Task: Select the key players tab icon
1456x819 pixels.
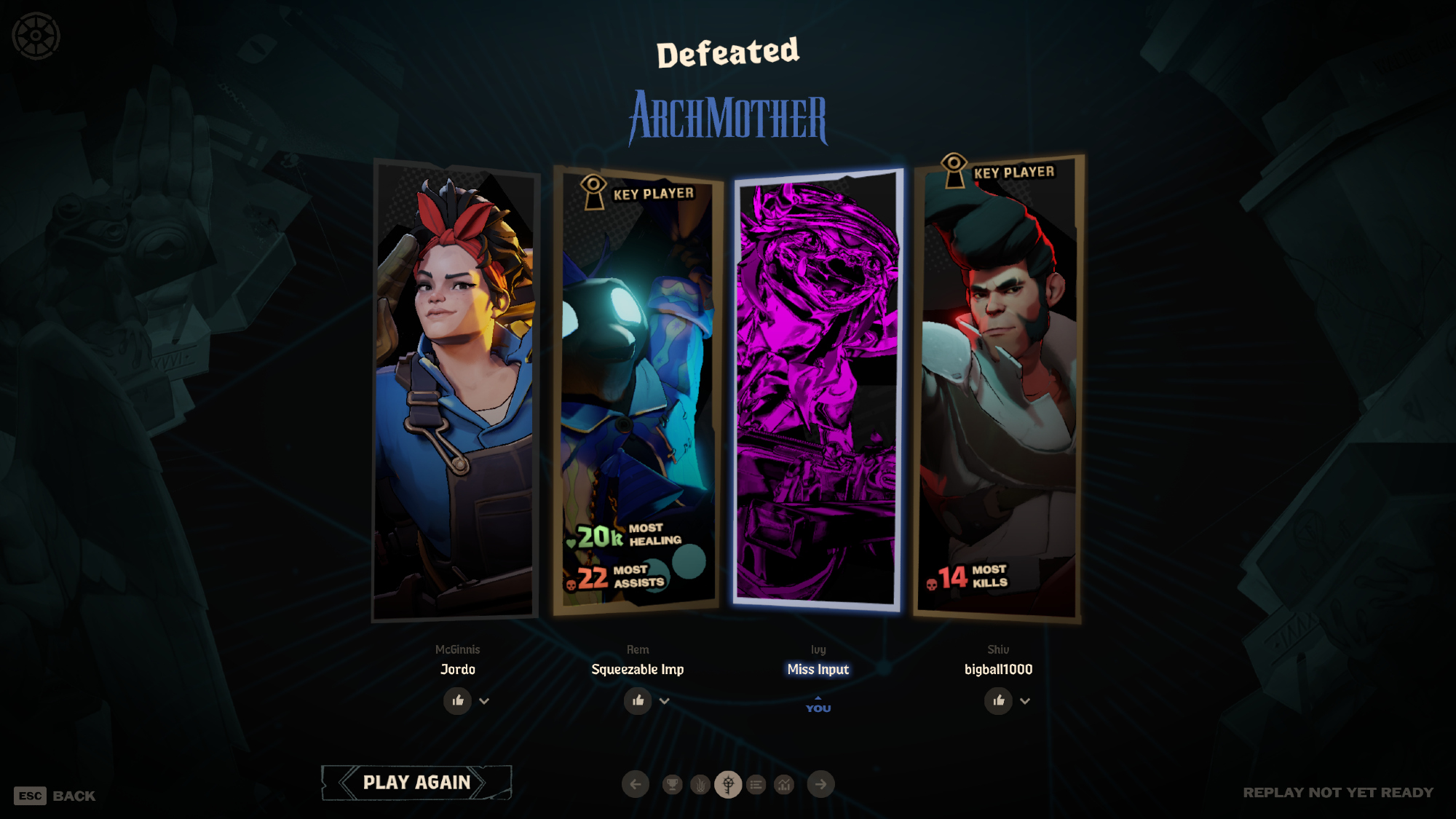Action: pyautogui.click(x=728, y=784)
